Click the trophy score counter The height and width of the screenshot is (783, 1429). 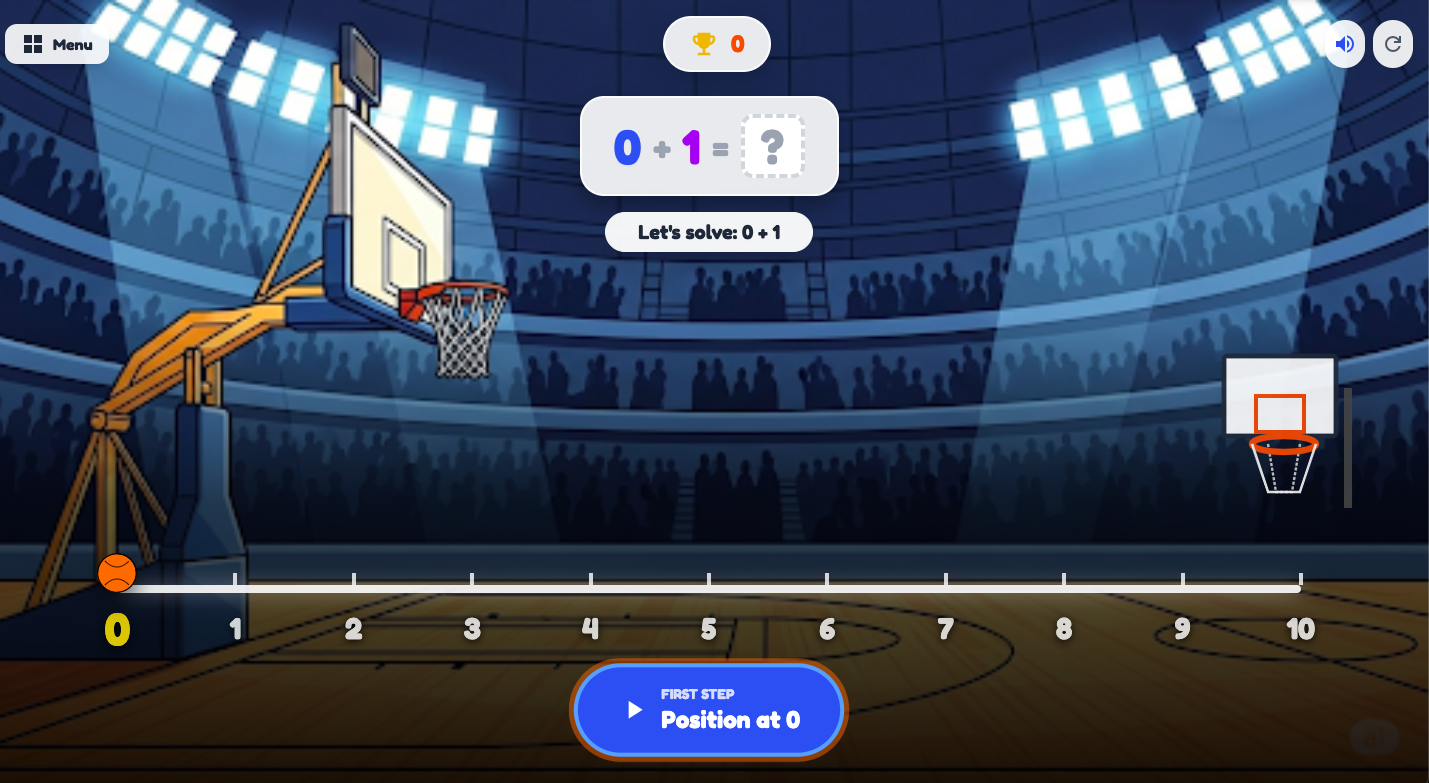click(716, 44)
